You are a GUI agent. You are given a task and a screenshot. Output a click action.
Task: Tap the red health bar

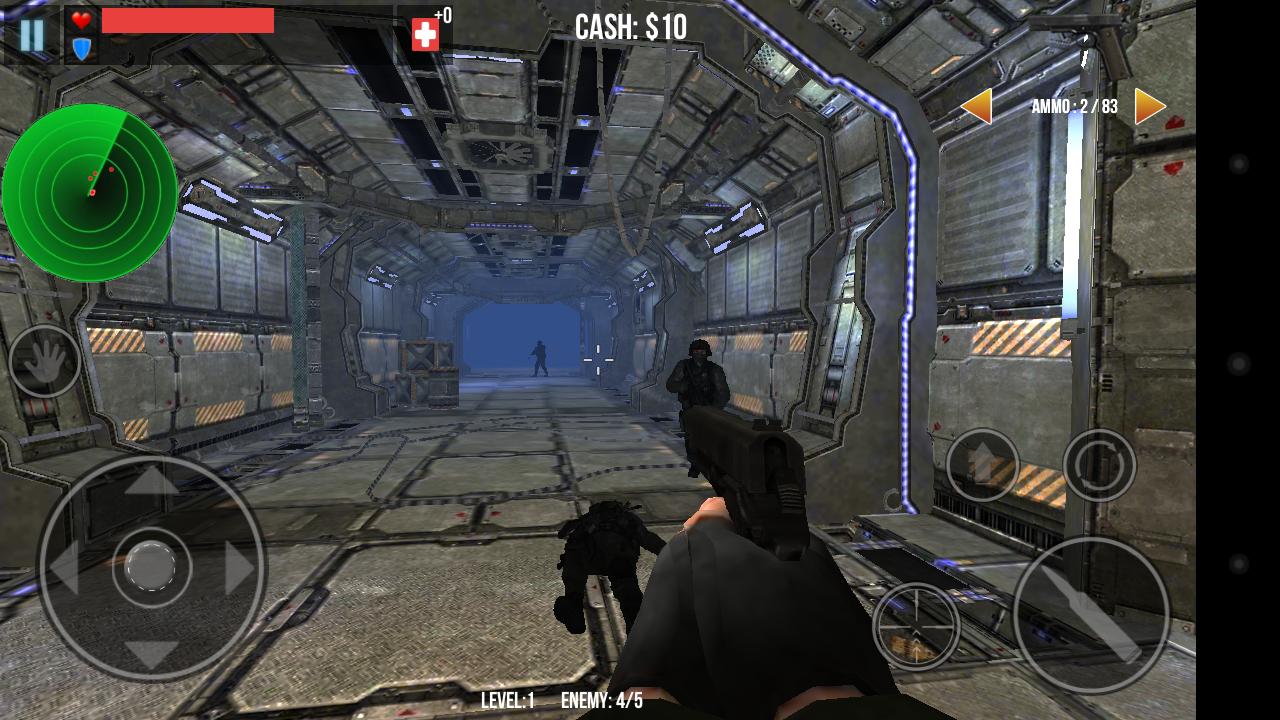tap(190, 22)
